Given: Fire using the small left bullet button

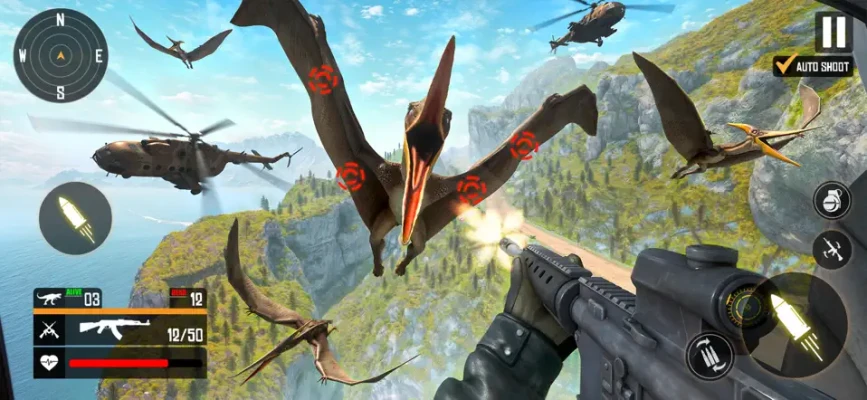Looking at the screenshot, I should coord(76,217).
